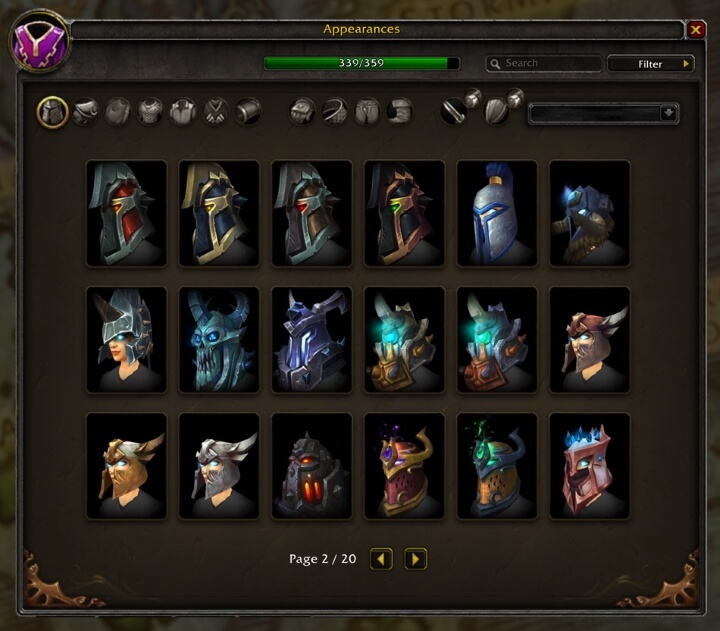
Task: Show off-hand shield appearances
Action: coord(498,111)
